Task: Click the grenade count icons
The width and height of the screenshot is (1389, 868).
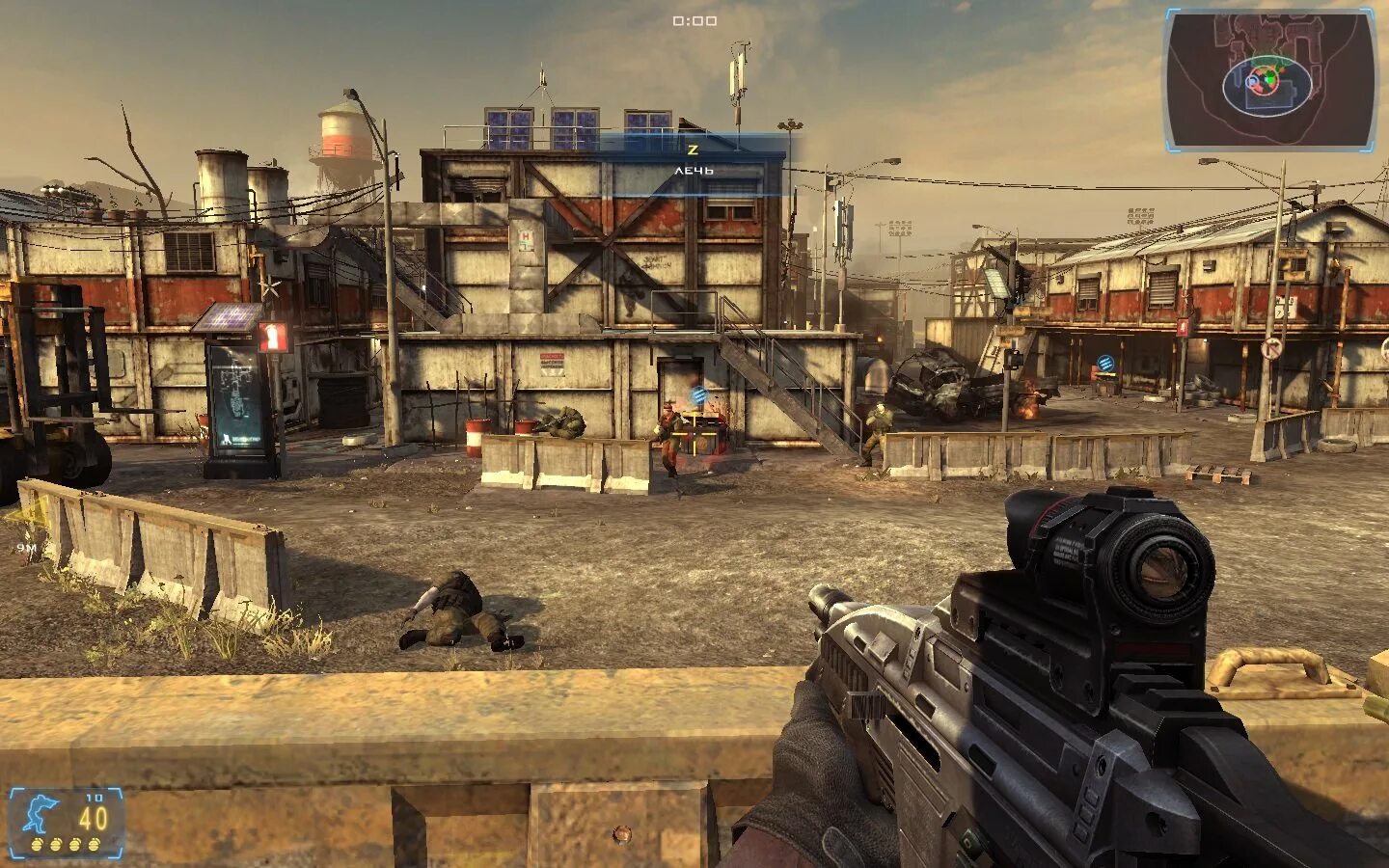Action: (x=66, y=845)
